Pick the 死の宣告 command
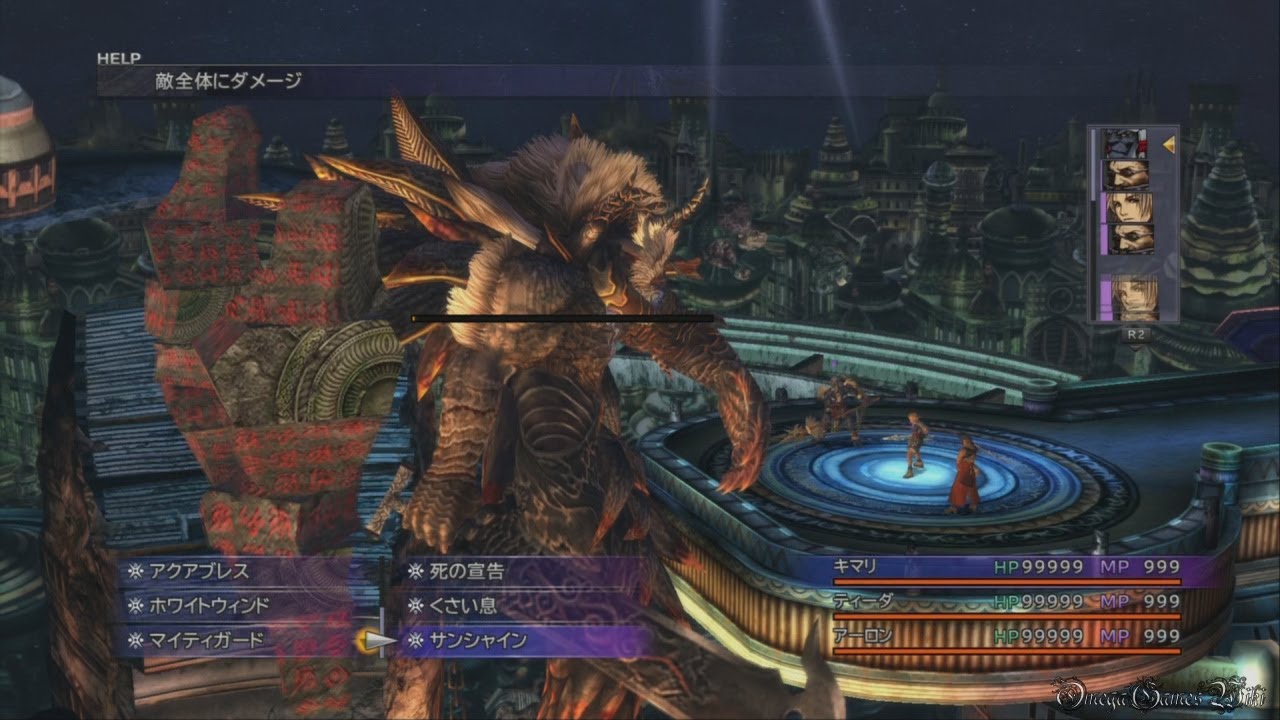The image size is (1280, 720). 467,572
